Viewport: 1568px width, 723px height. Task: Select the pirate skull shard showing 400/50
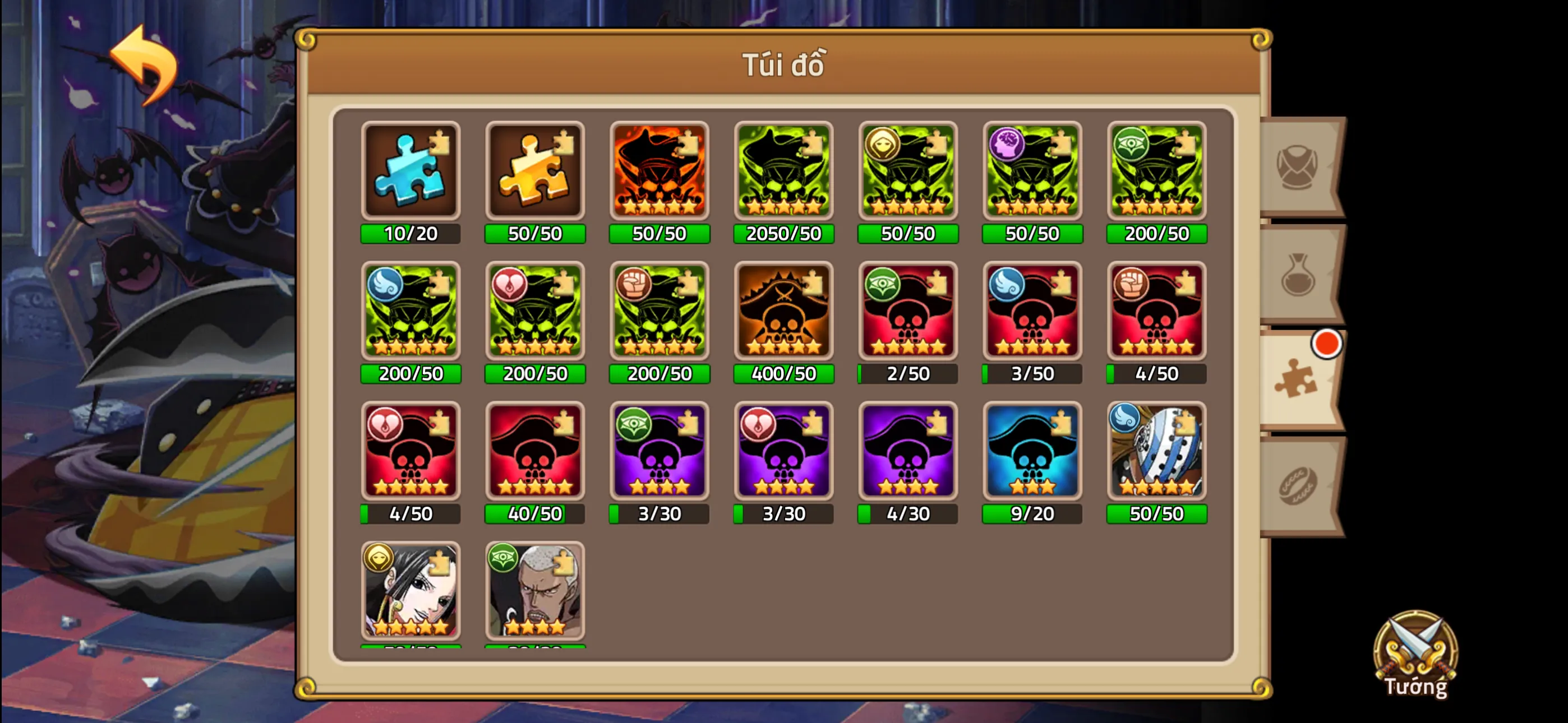point(783,312)
